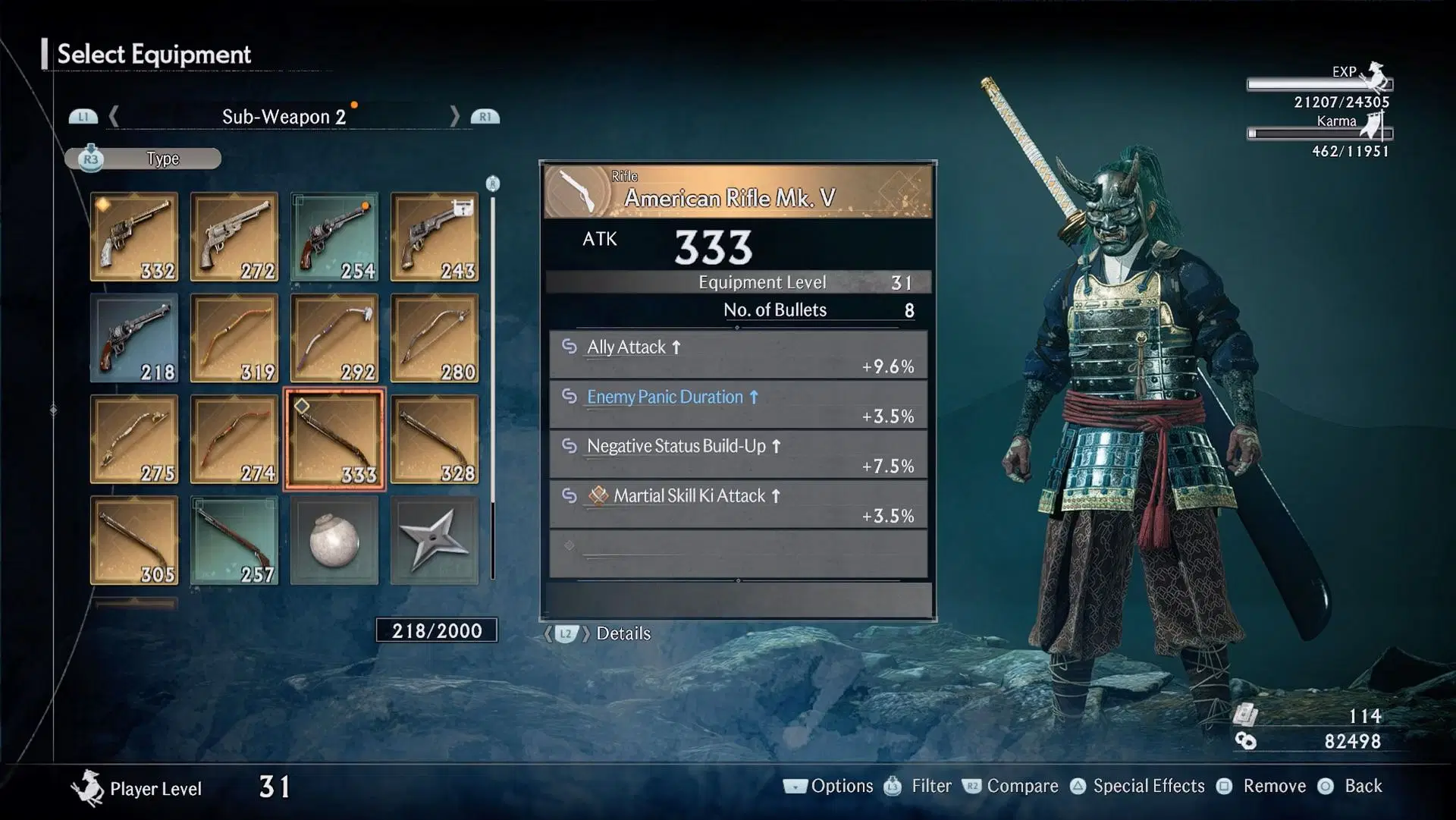Choose the rifle slot showing 328
Image resolution: width=1456 pixels, height=820 pixels.
[x=435, y=439]
